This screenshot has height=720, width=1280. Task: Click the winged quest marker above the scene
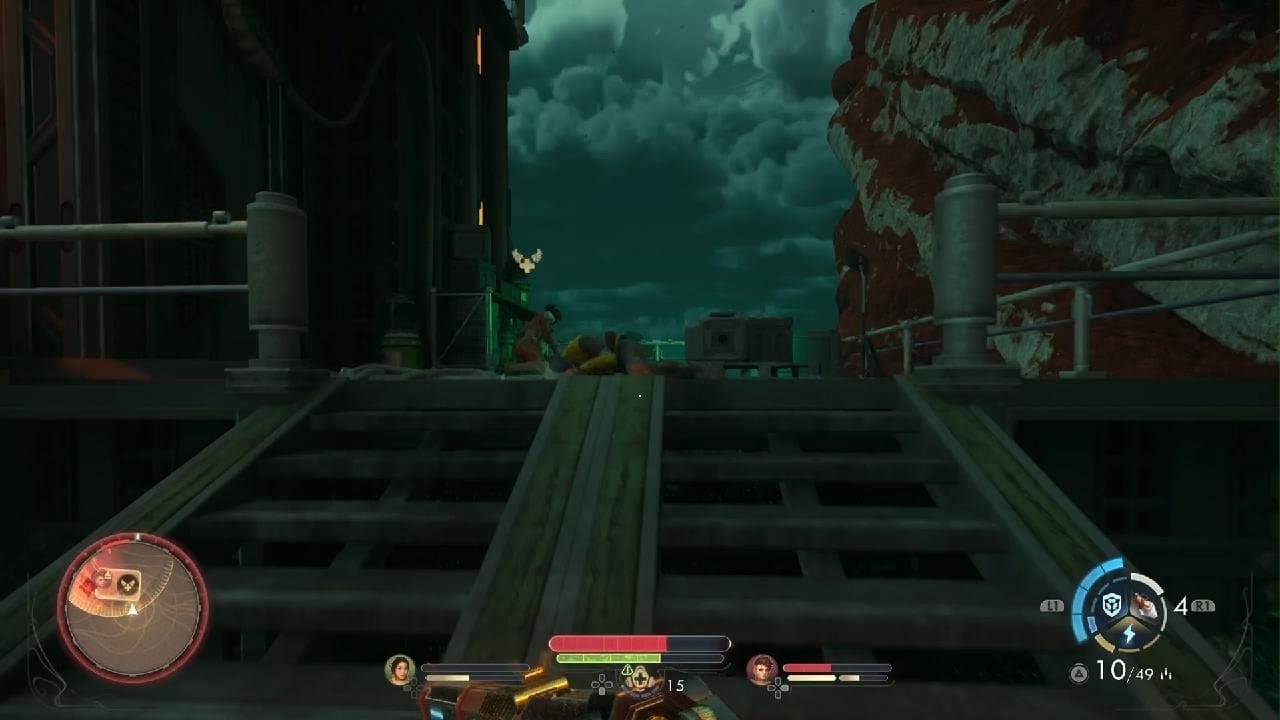[526, 262]
